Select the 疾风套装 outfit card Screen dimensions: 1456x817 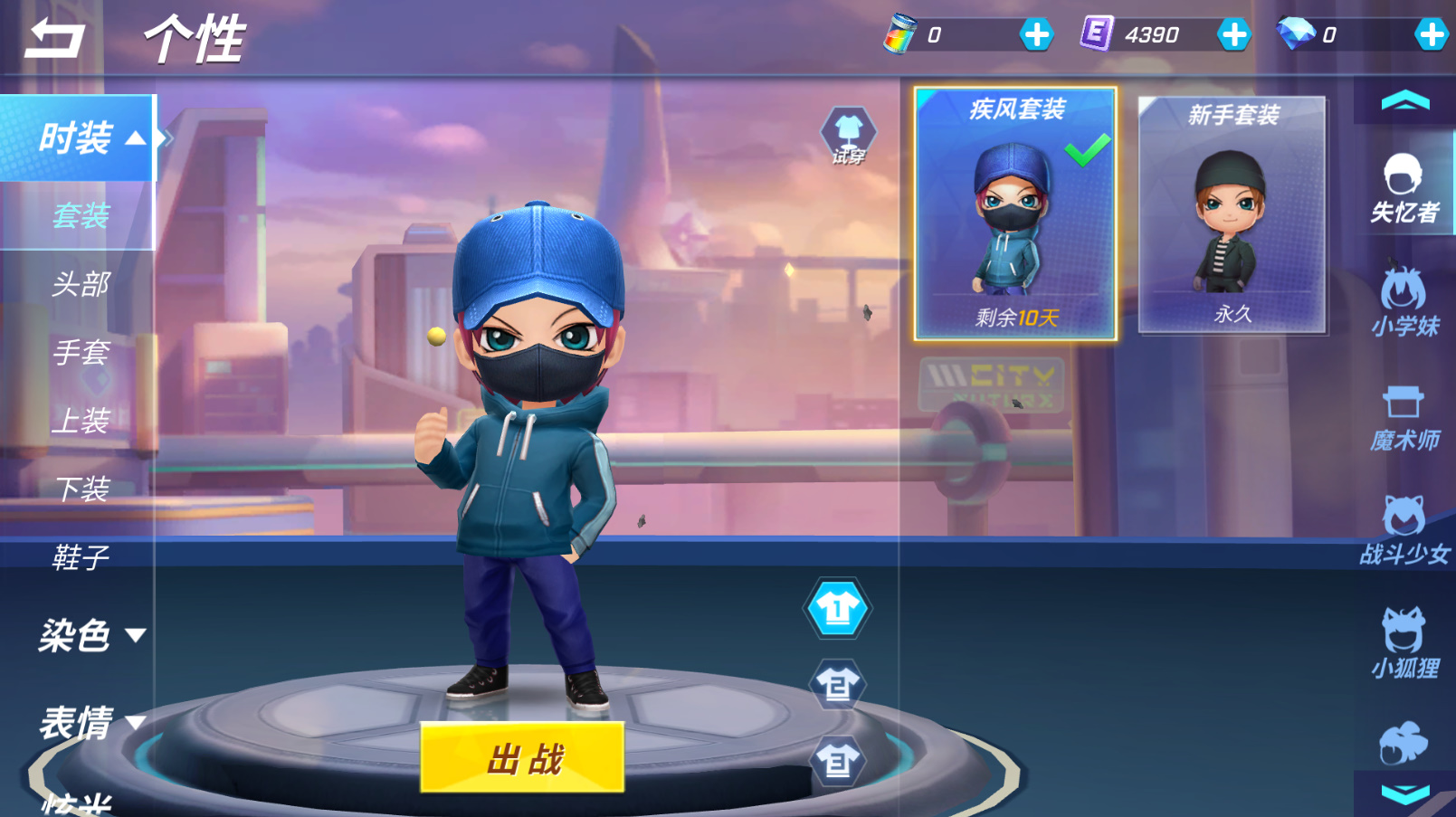pyautogui.click(x=1015, y=214)
